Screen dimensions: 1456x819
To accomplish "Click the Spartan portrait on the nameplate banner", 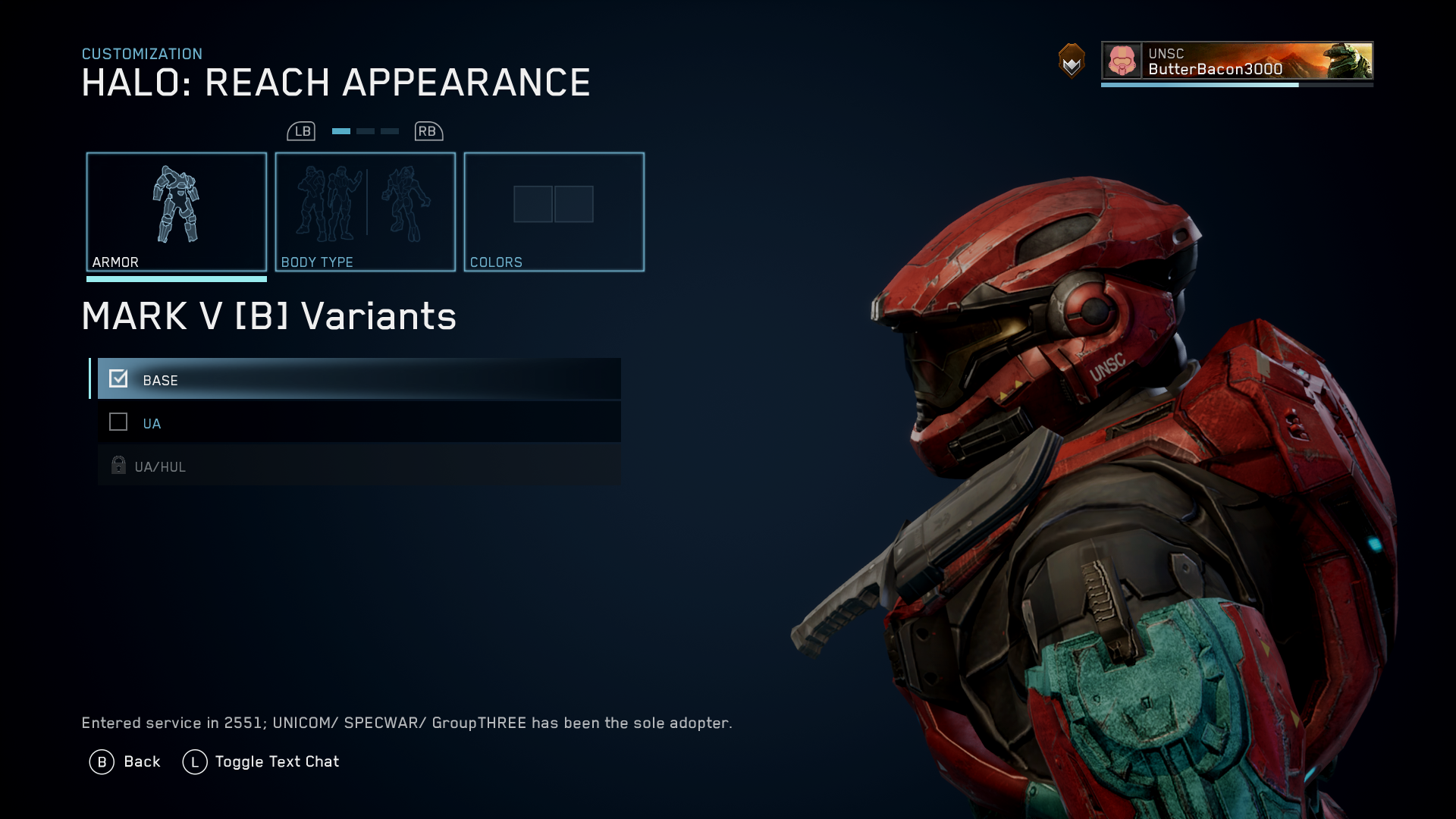I will point(1350,64).
